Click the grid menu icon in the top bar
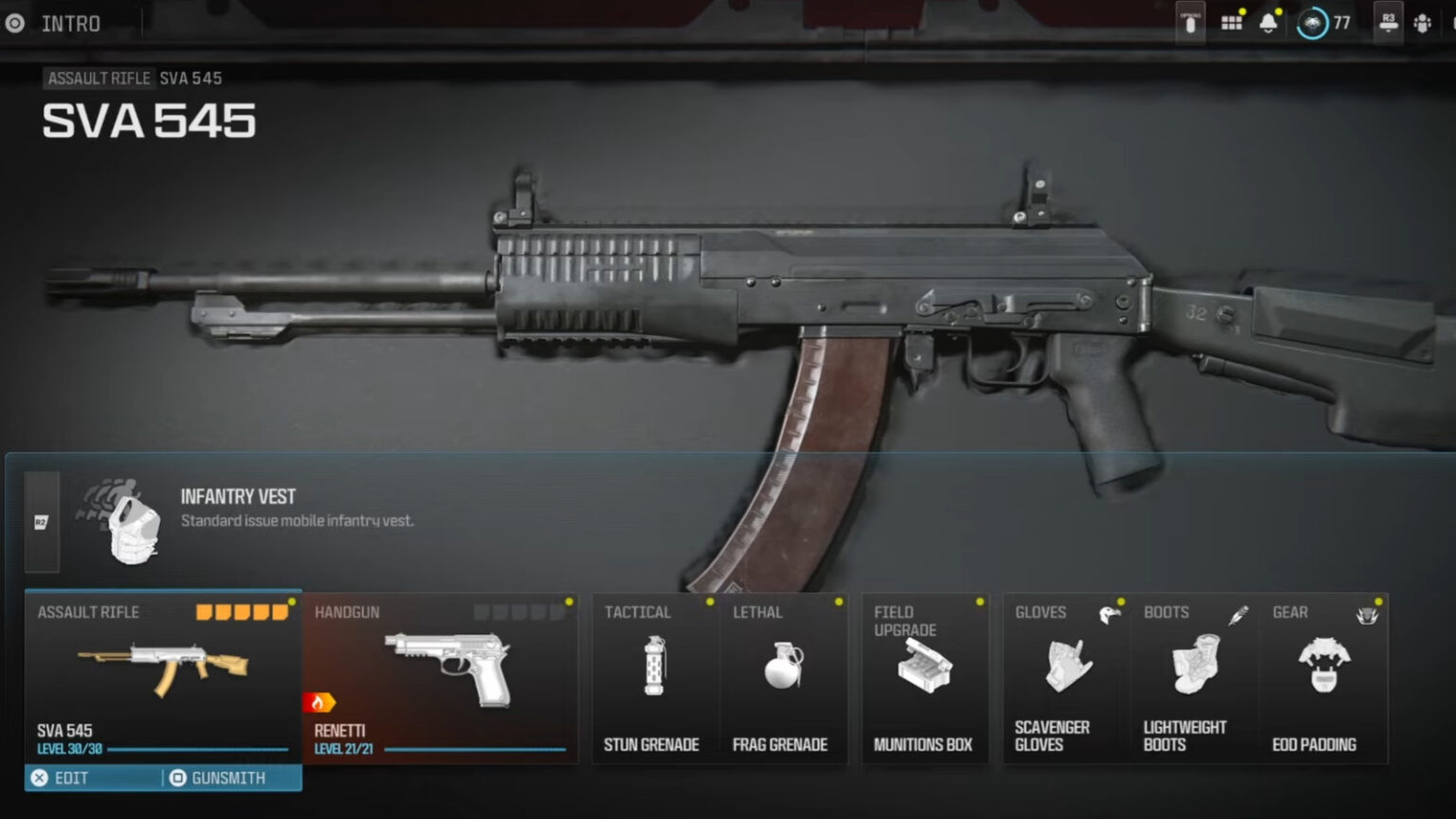Image resolution: width=1456 pixels, height=819 pixels. coord(1230,22)
